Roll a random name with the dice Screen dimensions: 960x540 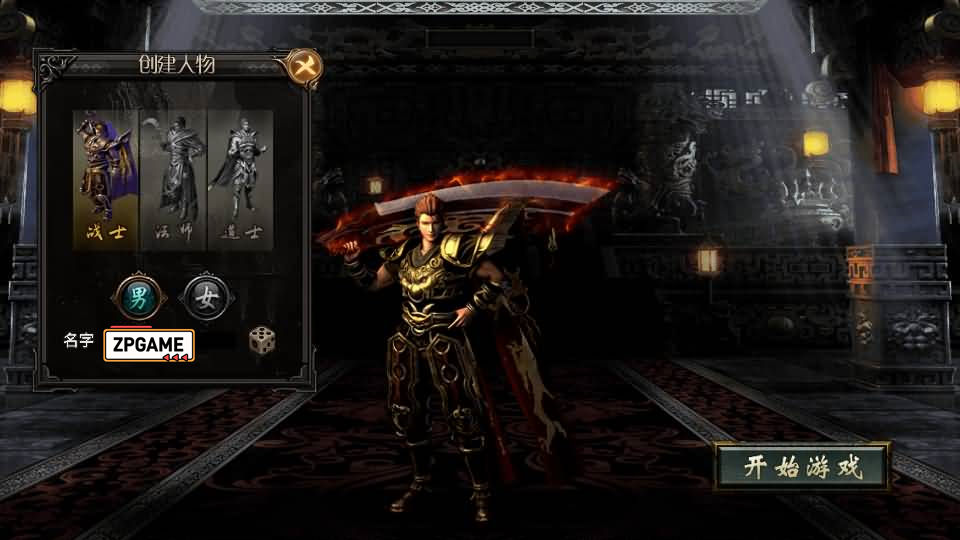click(262, 340)
